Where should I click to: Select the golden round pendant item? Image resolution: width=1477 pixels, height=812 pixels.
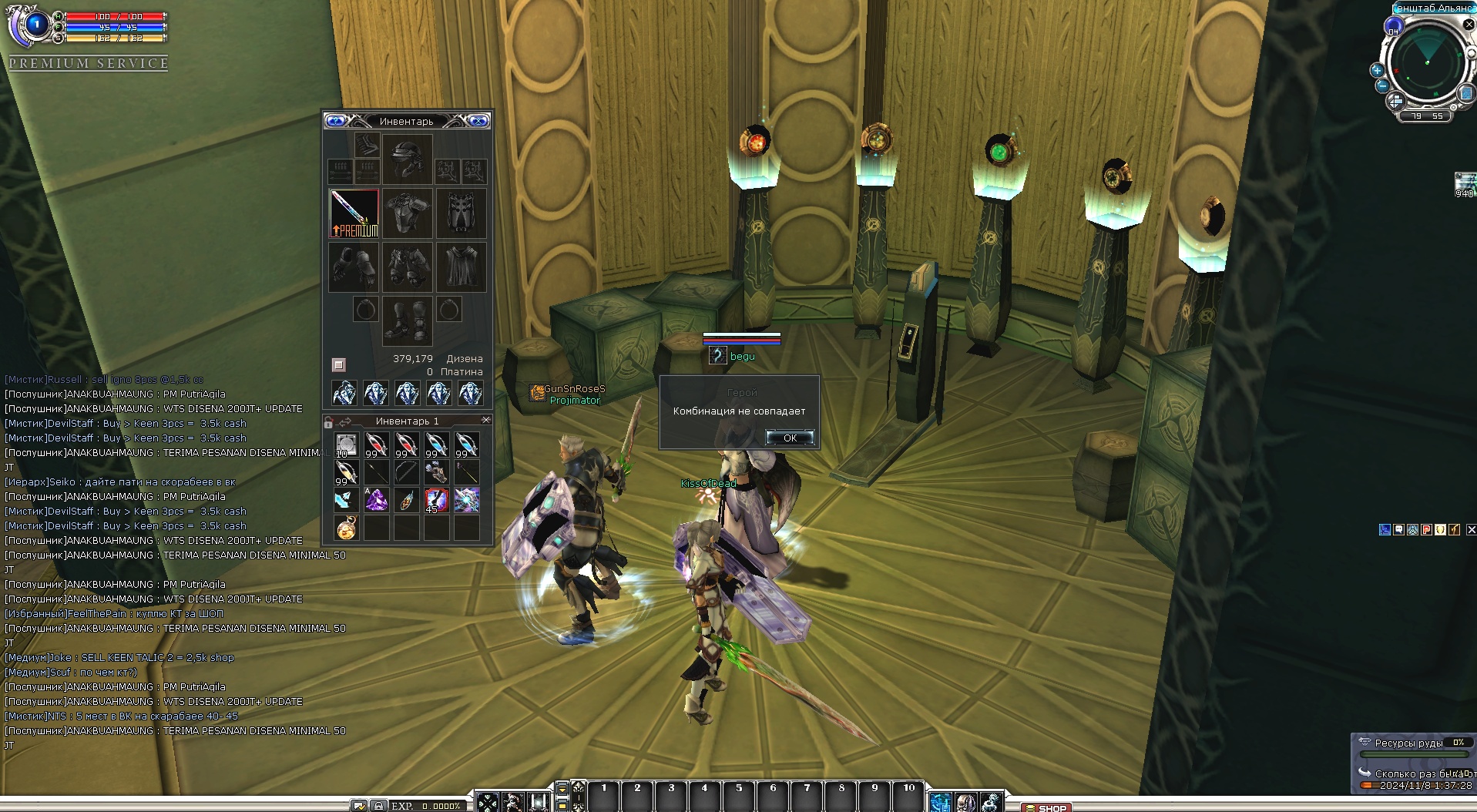[346, 528]
